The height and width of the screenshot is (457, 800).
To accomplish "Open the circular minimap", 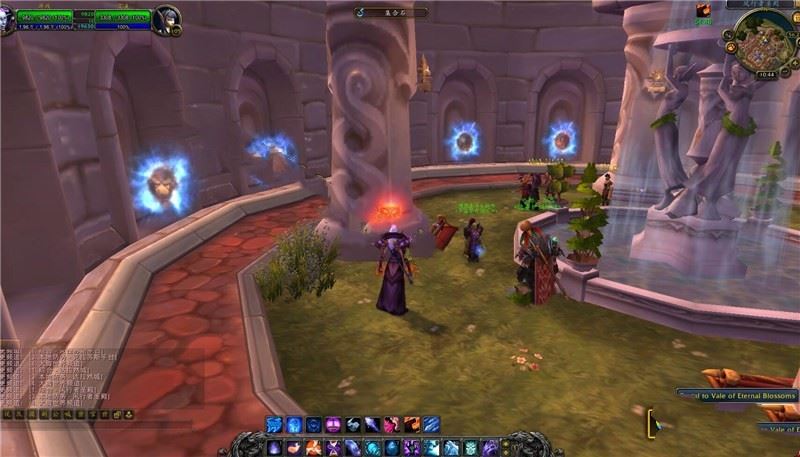I will pyautogui.click(x=763, y=44).
